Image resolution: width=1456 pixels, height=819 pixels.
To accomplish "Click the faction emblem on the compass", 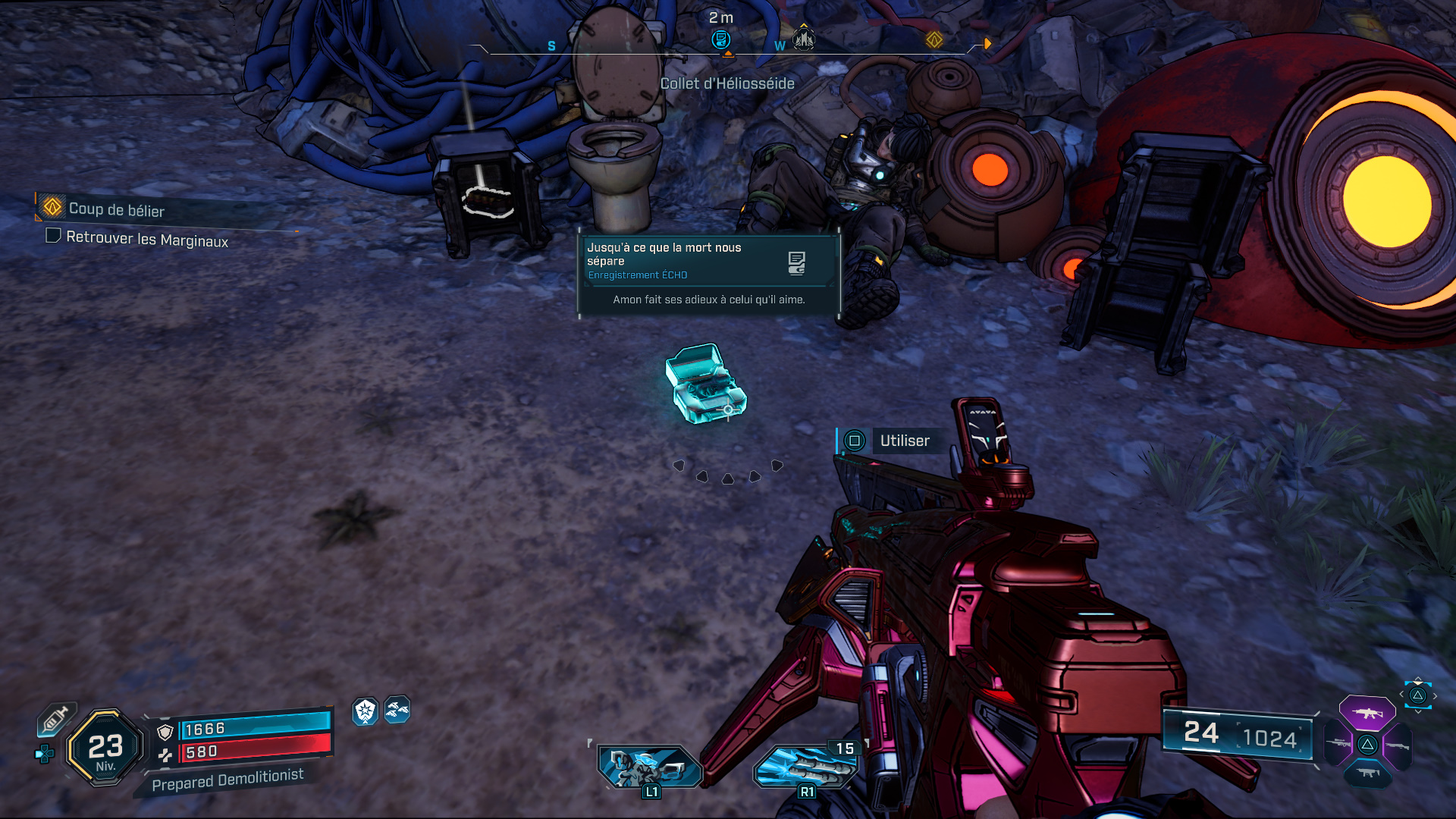I will coord(804,39).
